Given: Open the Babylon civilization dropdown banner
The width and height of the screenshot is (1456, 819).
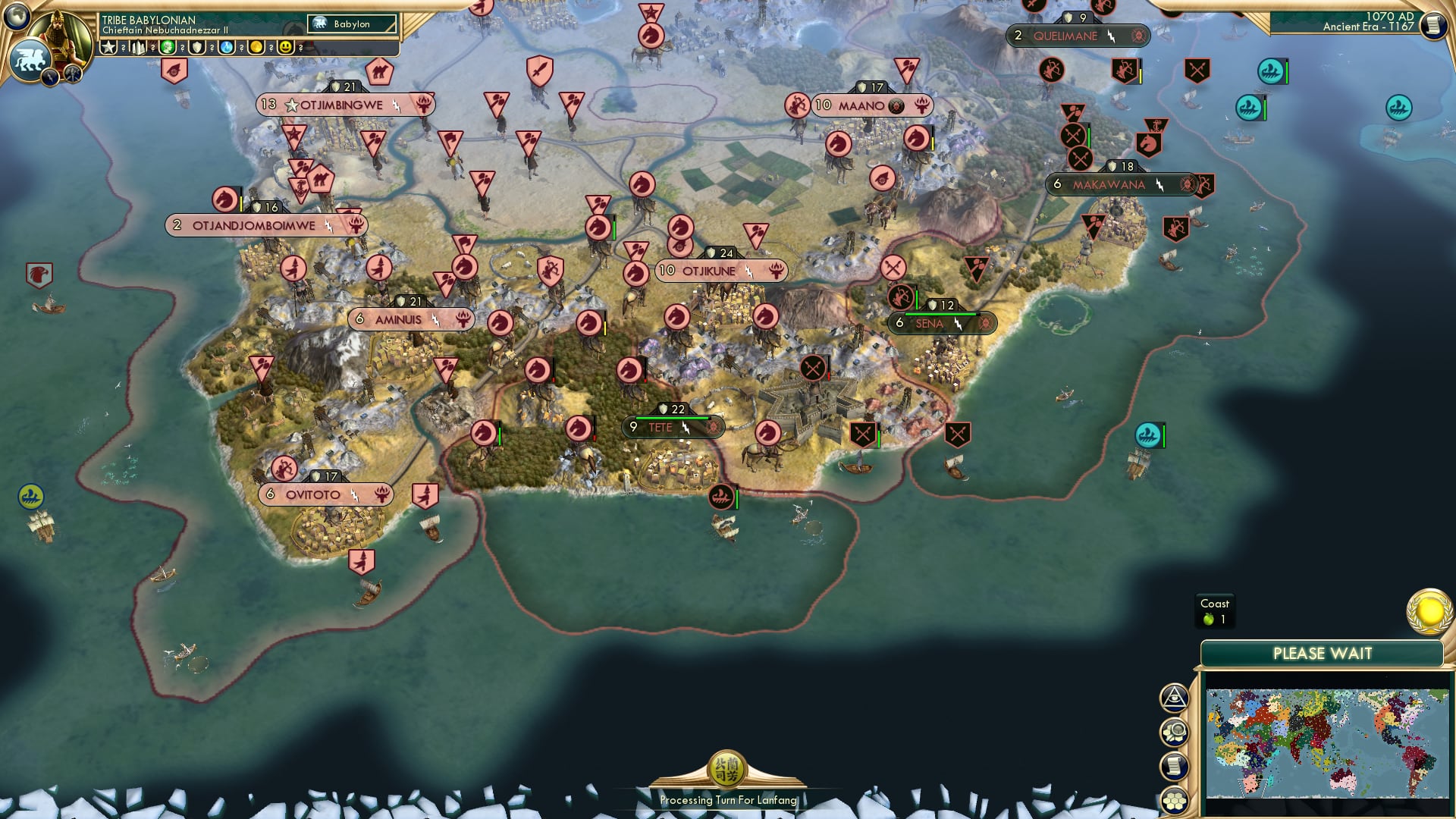Looking at the screenshot, I should click(x=352, y=24).
